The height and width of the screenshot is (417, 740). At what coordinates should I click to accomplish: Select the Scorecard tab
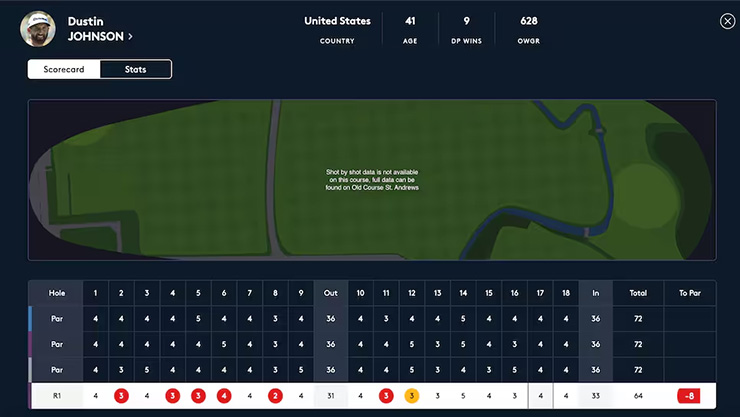[x=64, y=69]
